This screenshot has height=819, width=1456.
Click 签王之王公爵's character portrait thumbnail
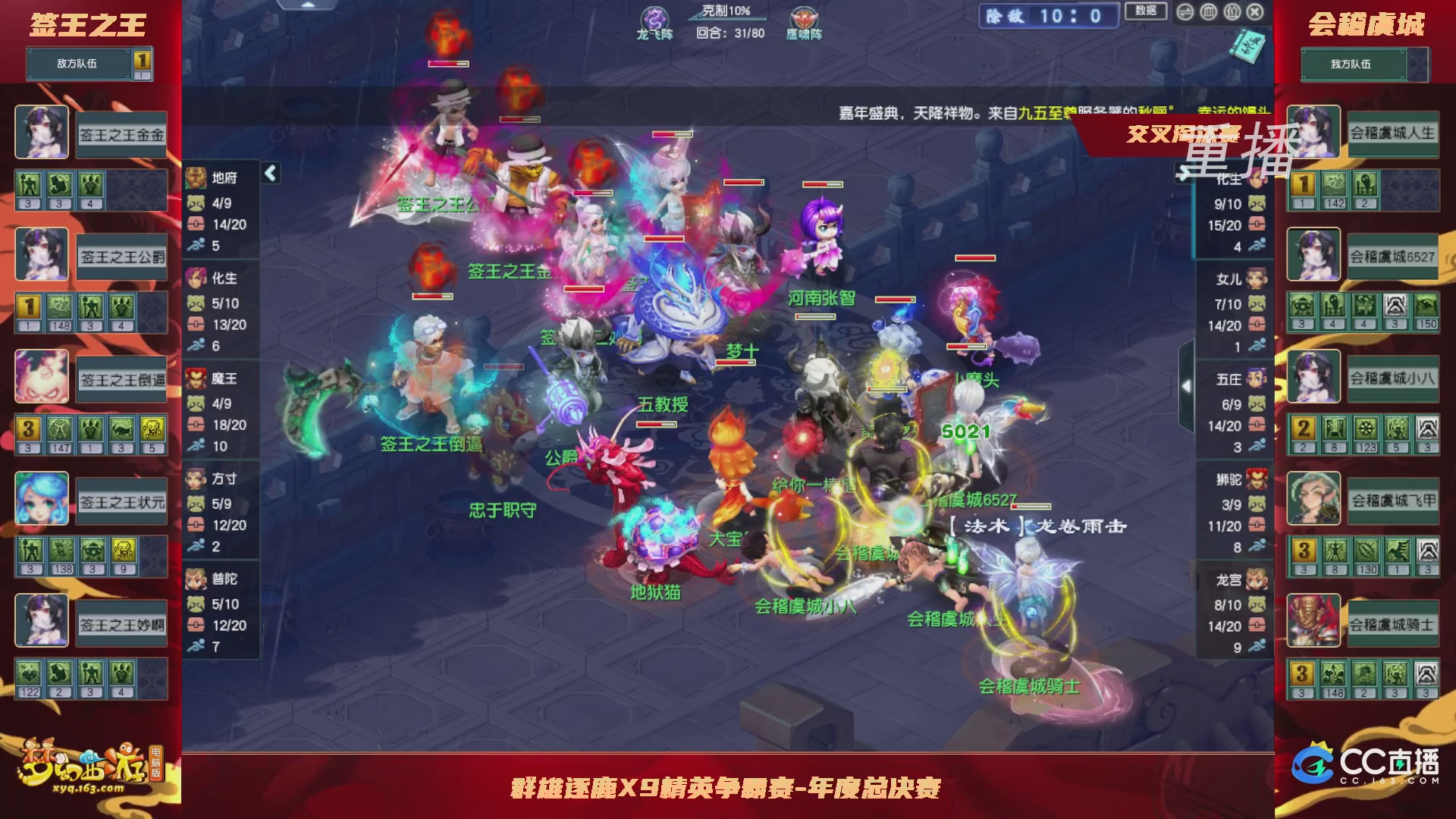[42, 253]
